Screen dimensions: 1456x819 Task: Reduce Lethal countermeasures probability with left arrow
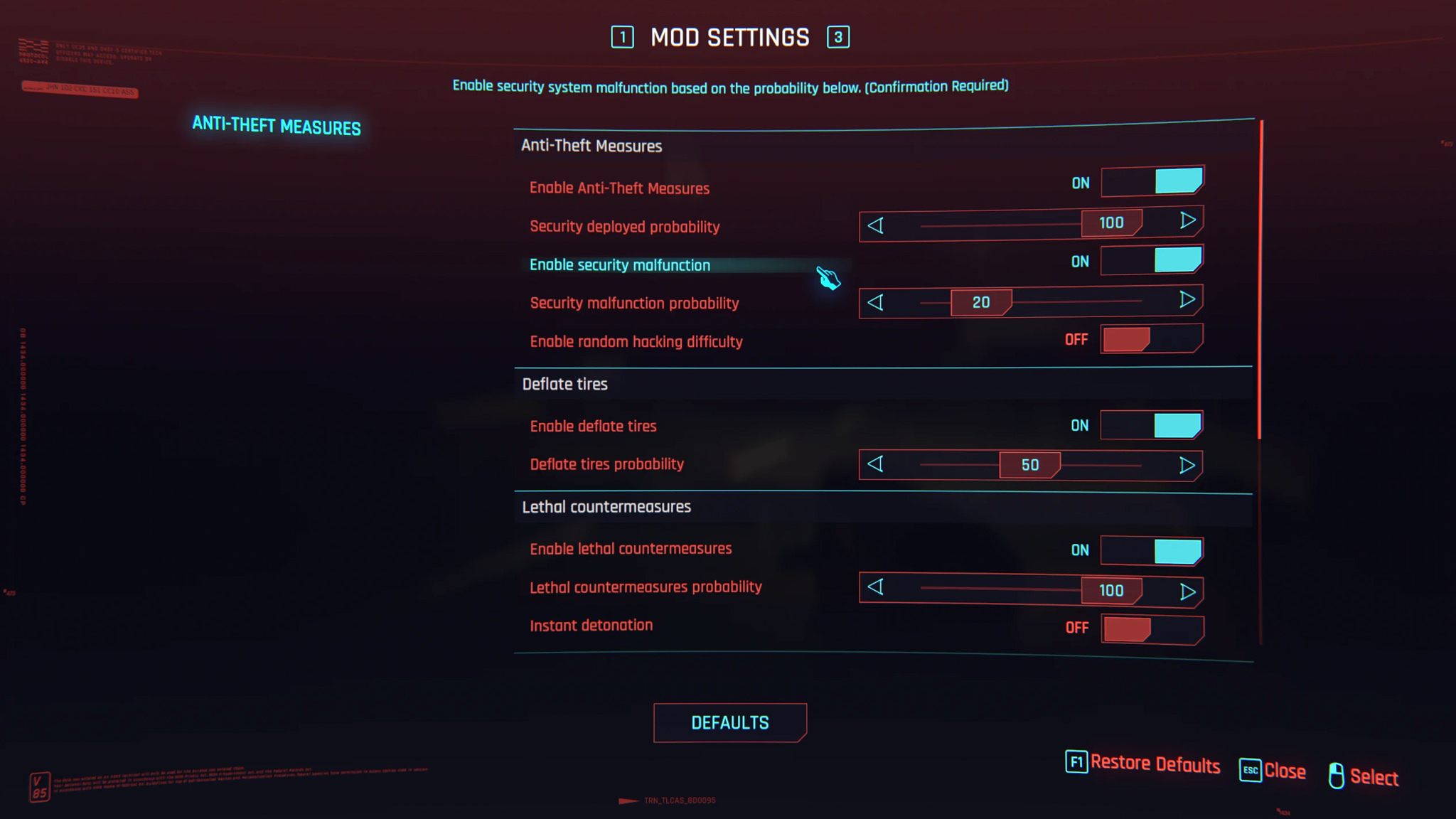pyautogui.click(x=876, y=587)
